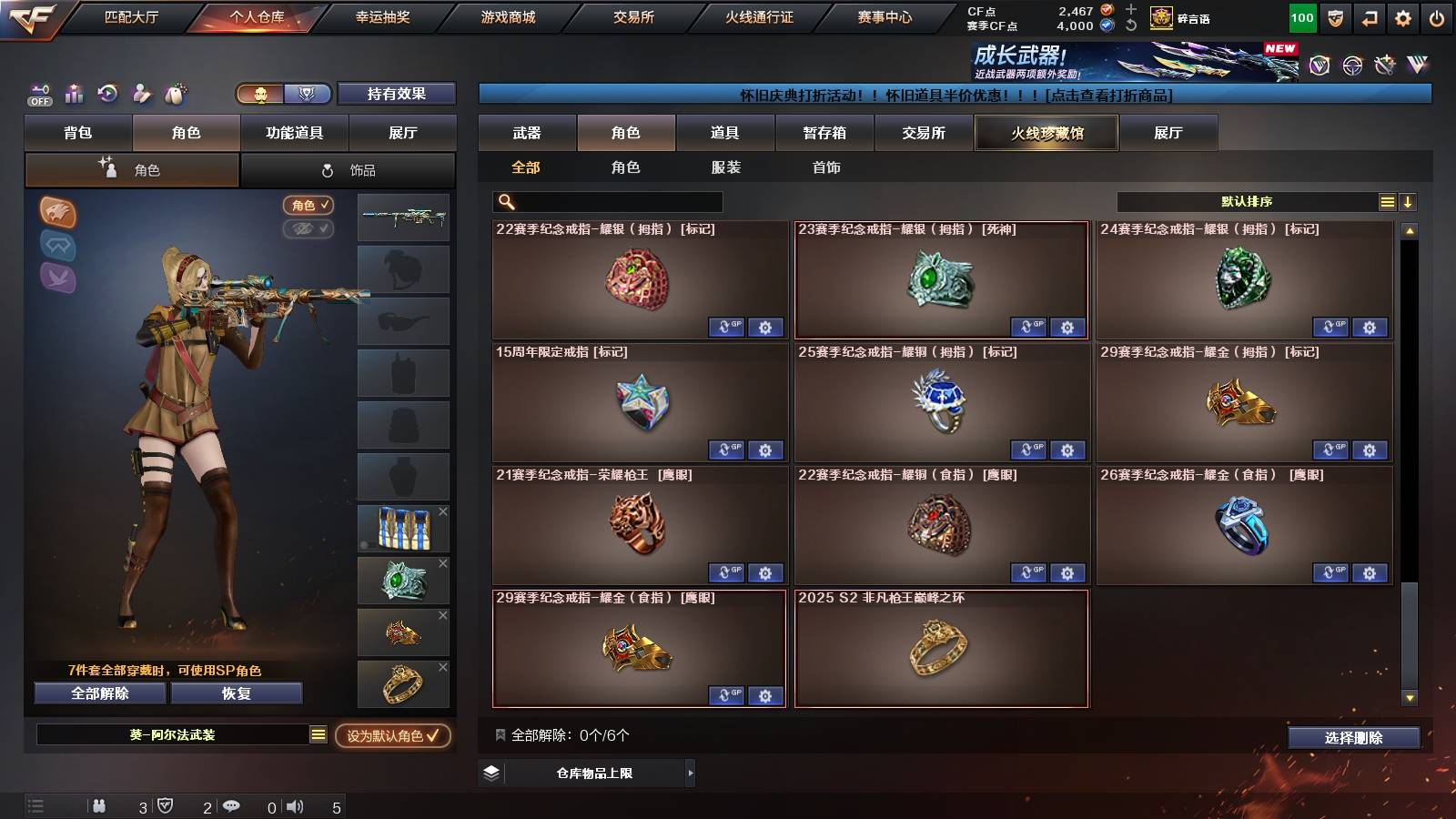The image size is (1456, 819).
Task: Open the stats bar chart icon
Action: 74,93
